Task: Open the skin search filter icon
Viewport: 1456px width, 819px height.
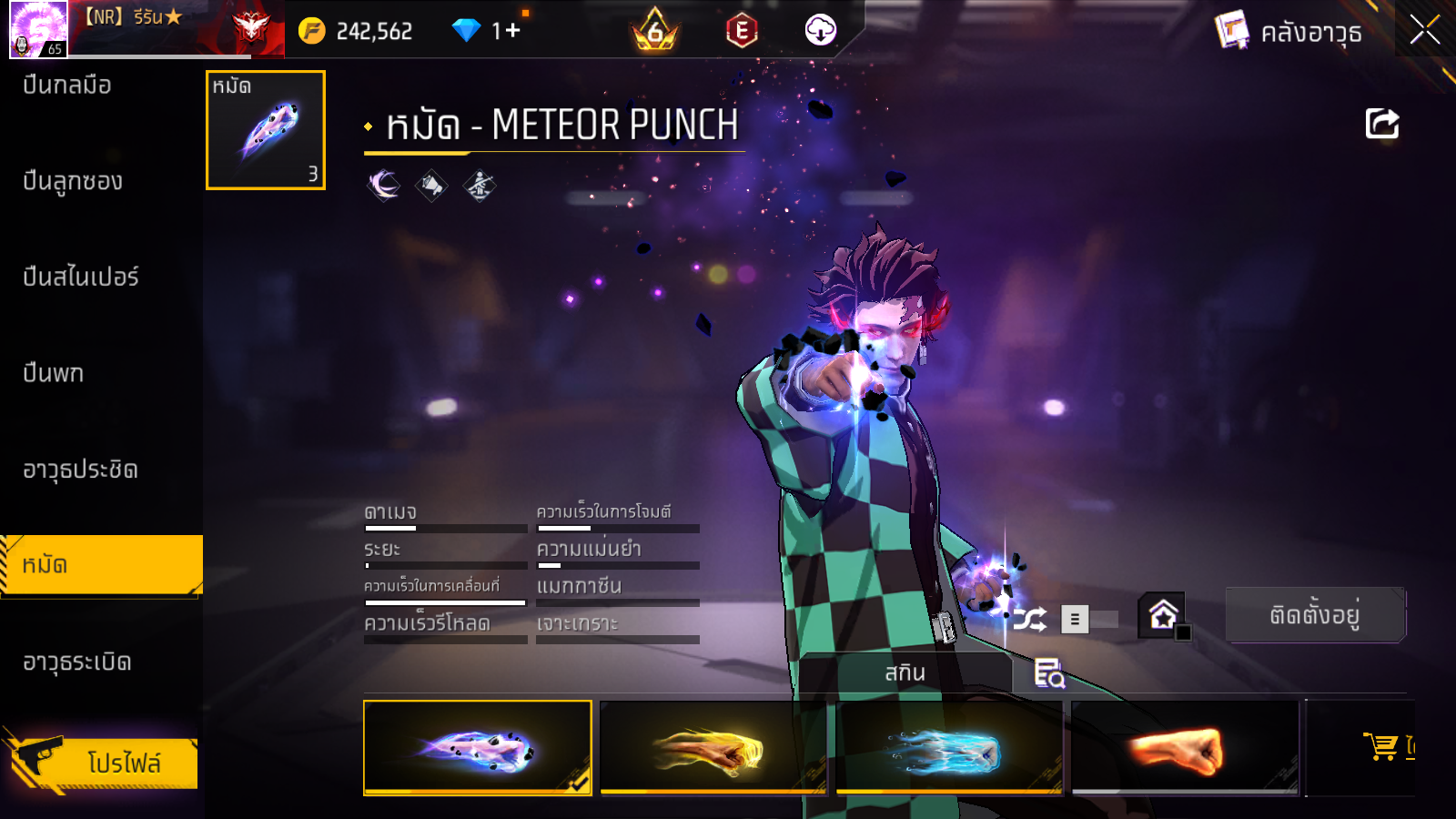Action: tap(1049, 673)
